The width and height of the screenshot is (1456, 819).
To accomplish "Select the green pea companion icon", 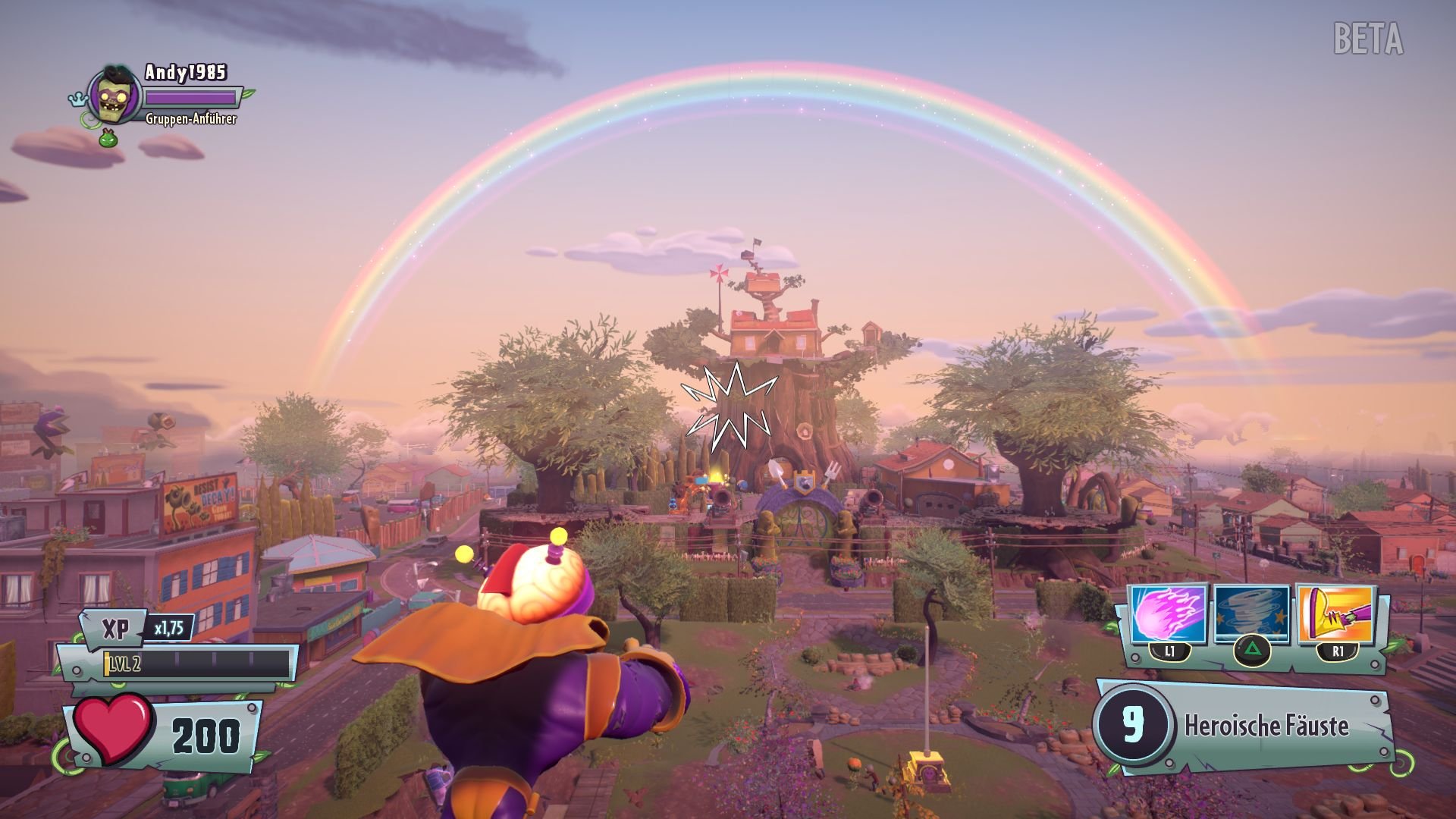I will [x=108, y=140].
